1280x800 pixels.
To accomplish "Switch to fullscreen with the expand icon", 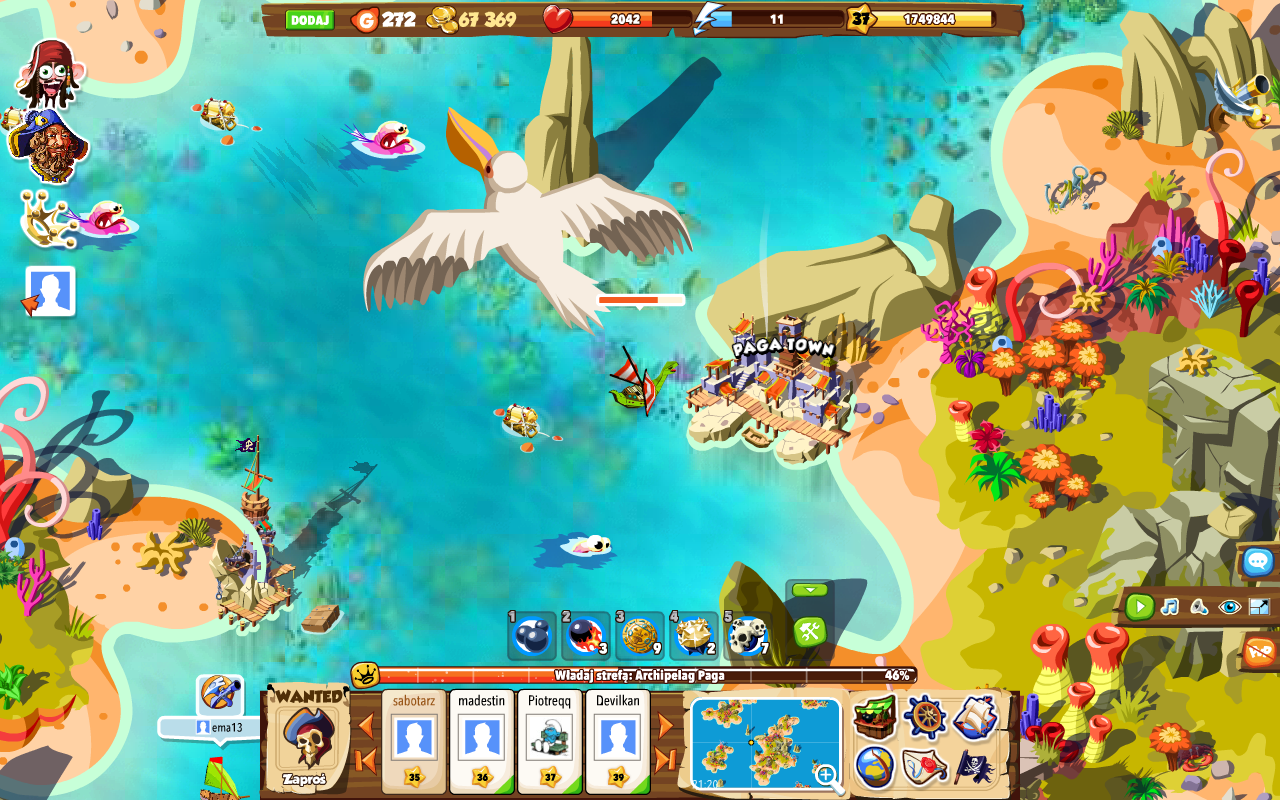I will (x=1259, y=606).
